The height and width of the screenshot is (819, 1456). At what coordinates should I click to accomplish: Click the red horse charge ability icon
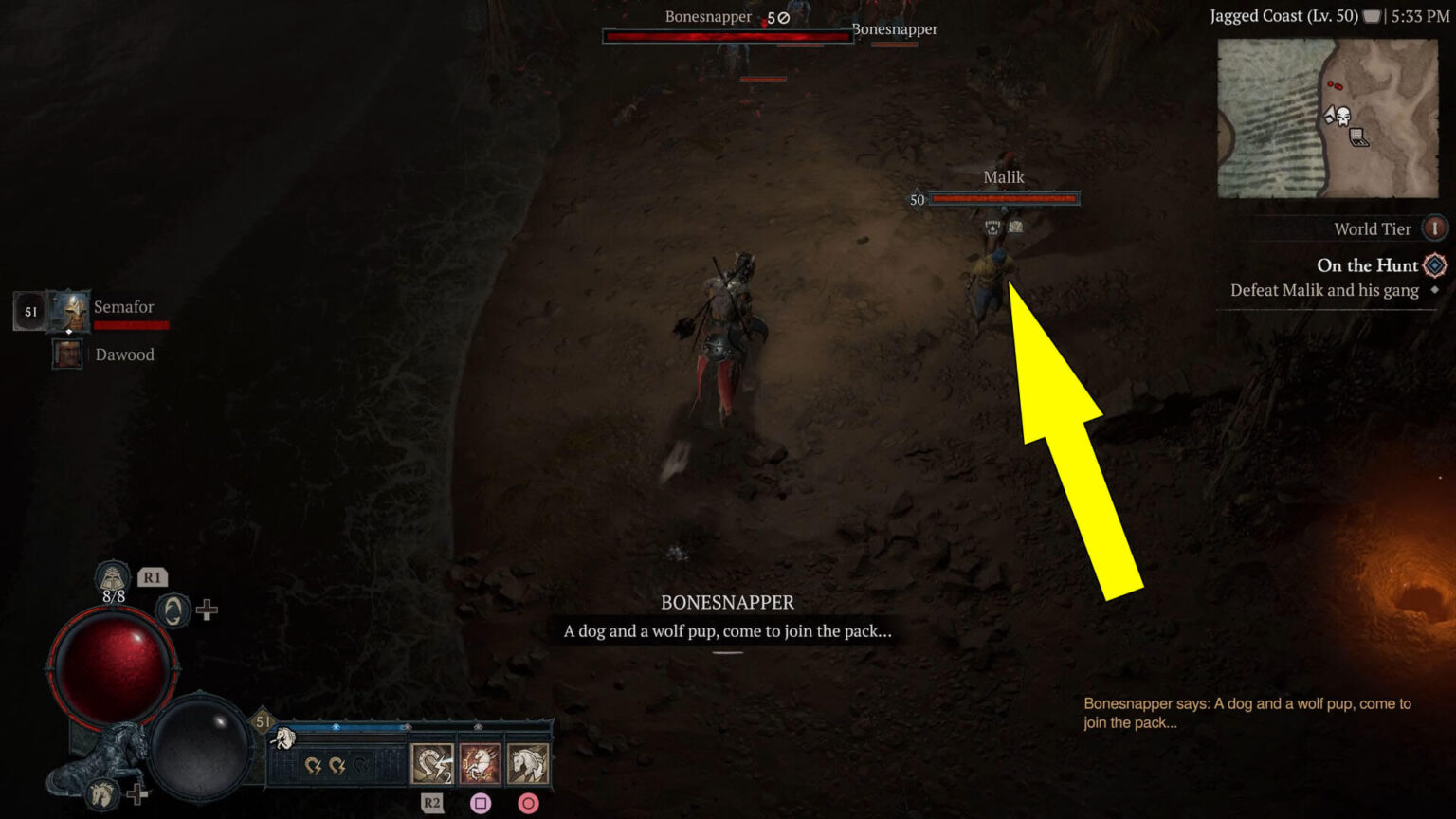479,764
